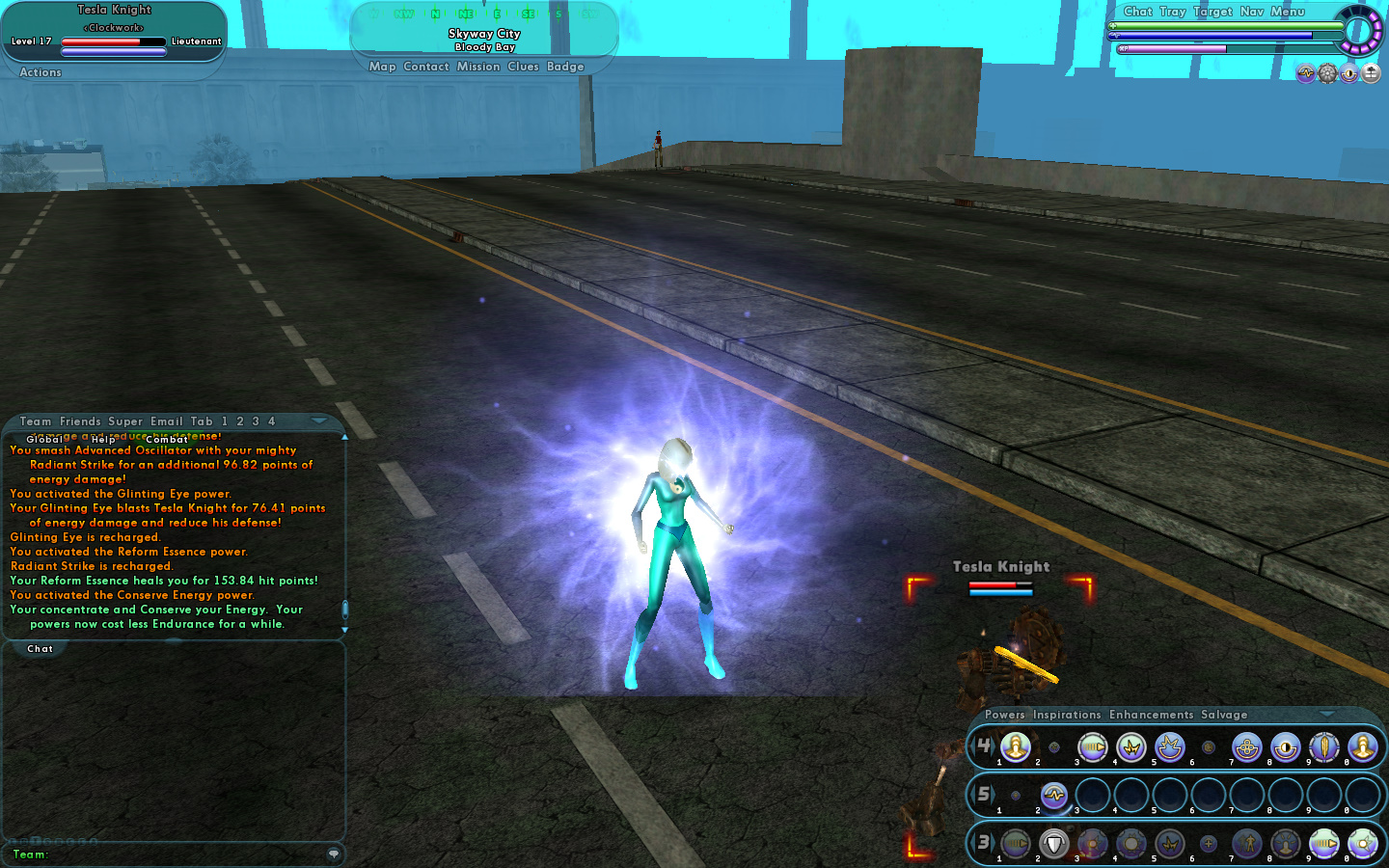
Task: Open the Map window
Action: 382,67
